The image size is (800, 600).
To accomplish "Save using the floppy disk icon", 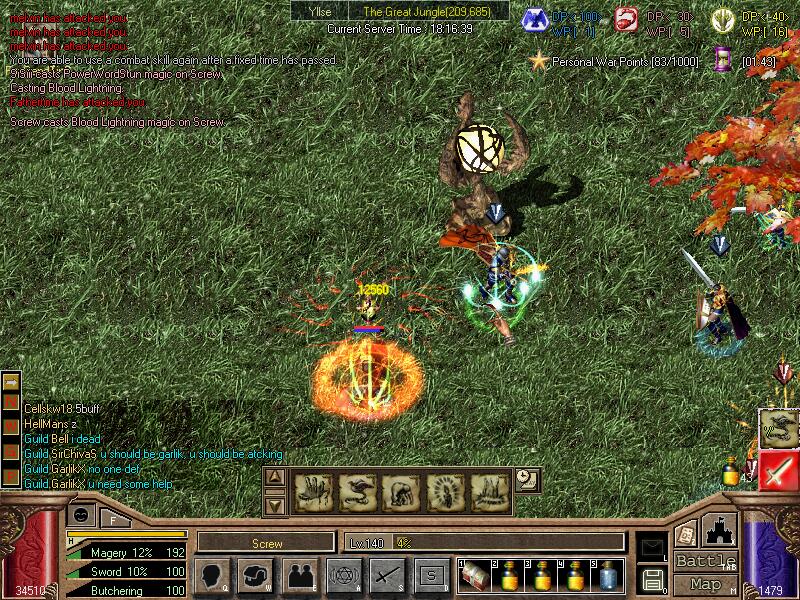I will tap(652, 579).
